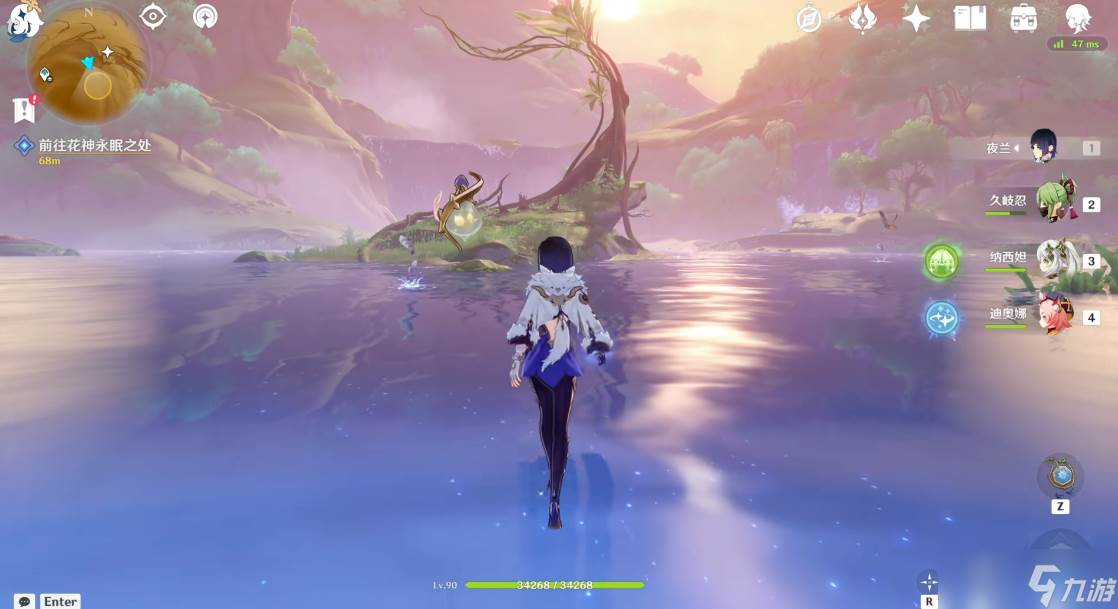This screenshot has width=1118, height=609.
Task: Use the gadget icon above the Z label
Action: coord(1060,475)
